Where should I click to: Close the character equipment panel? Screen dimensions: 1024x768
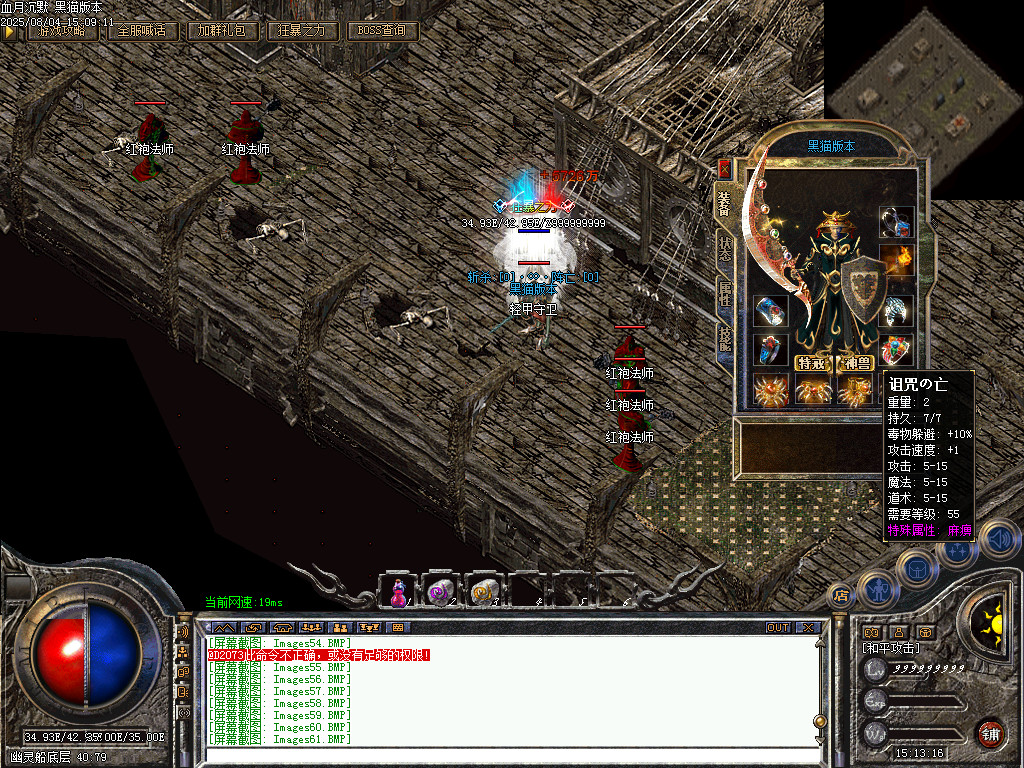click(724, 168)
